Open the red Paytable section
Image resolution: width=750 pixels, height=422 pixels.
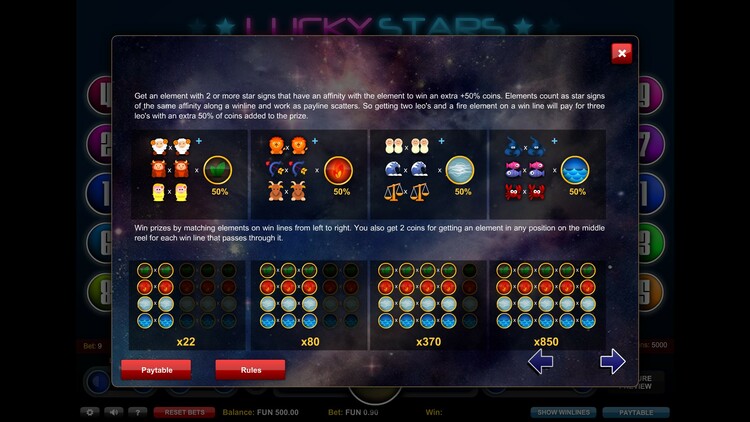(155, 369)
